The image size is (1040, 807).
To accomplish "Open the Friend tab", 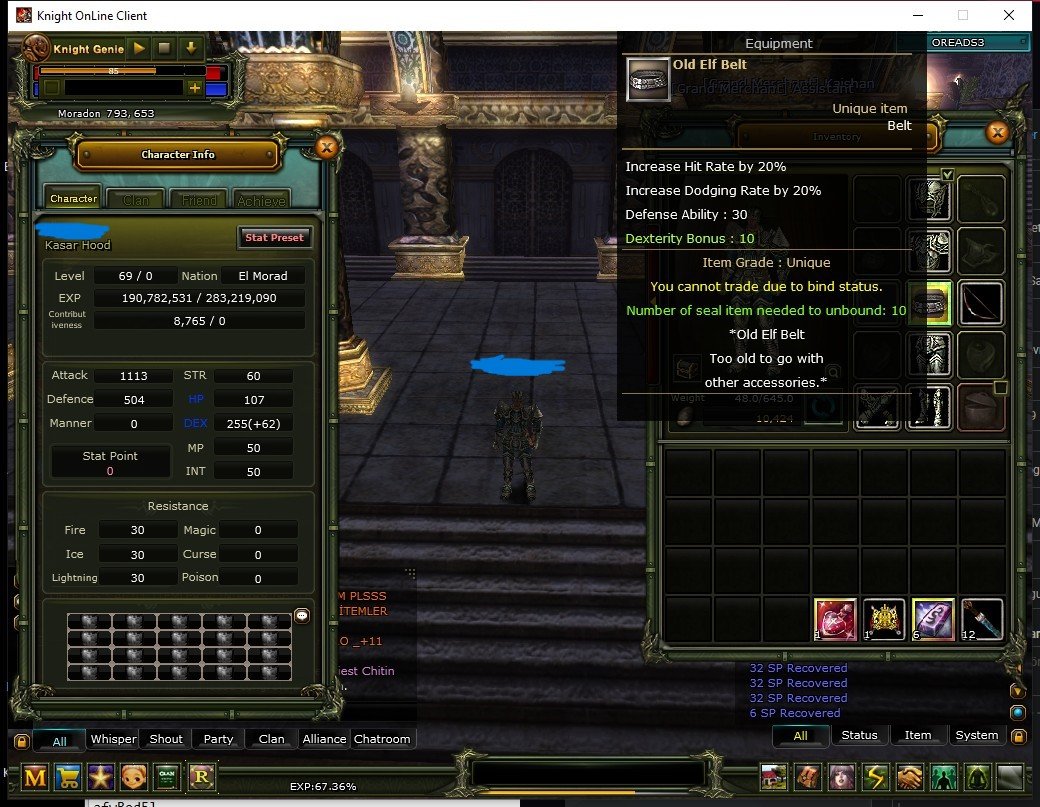I will pyautogui.click(x=199, y=199).
